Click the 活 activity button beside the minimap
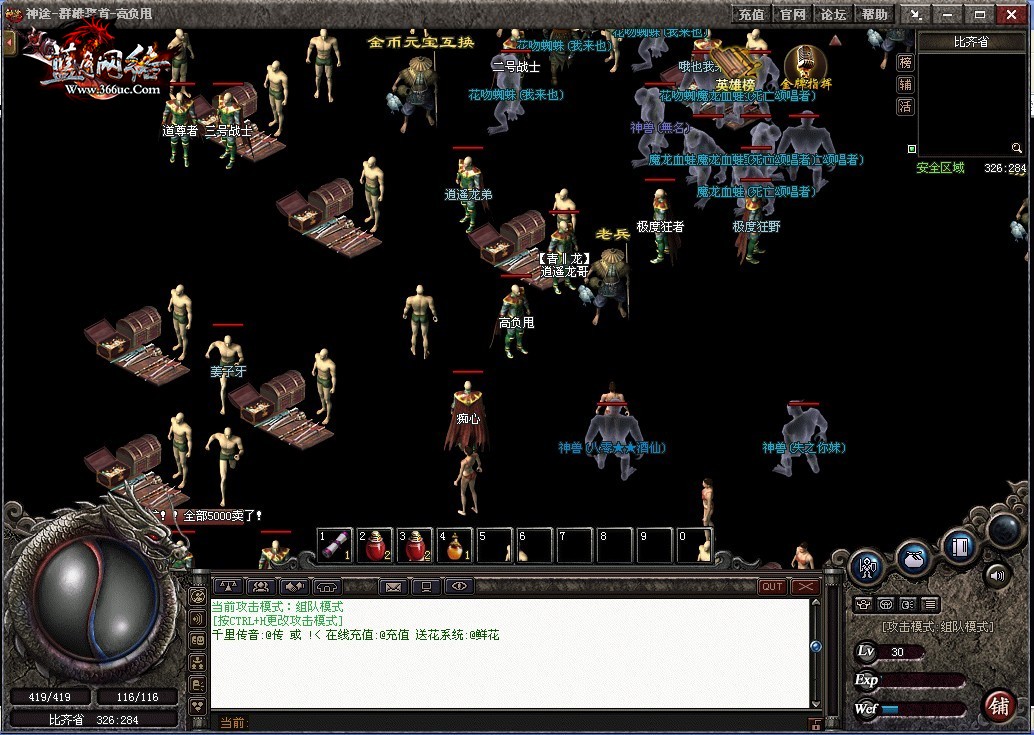 click(904, 107)
